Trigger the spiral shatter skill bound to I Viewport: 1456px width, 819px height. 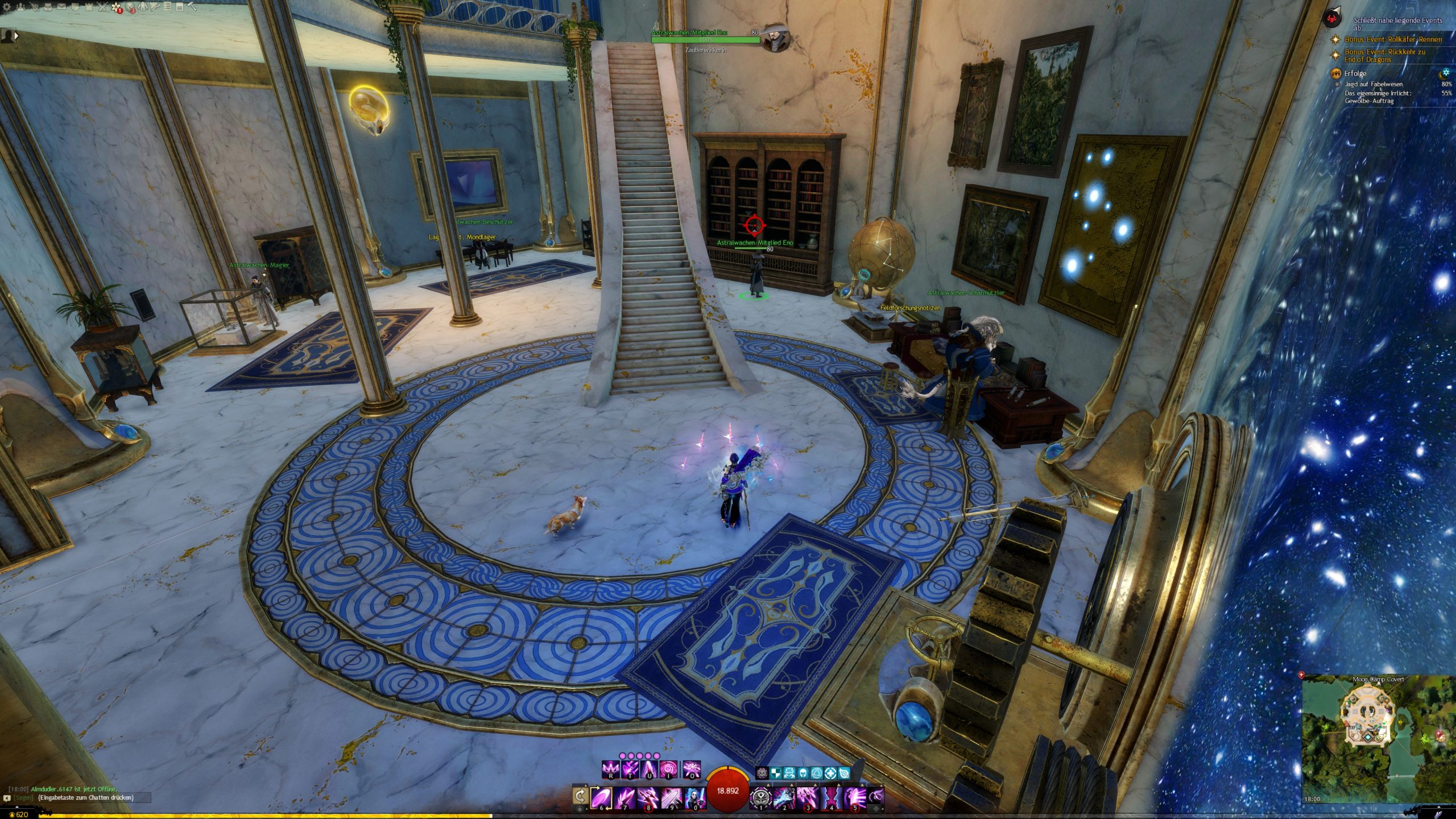click(669, 770)
